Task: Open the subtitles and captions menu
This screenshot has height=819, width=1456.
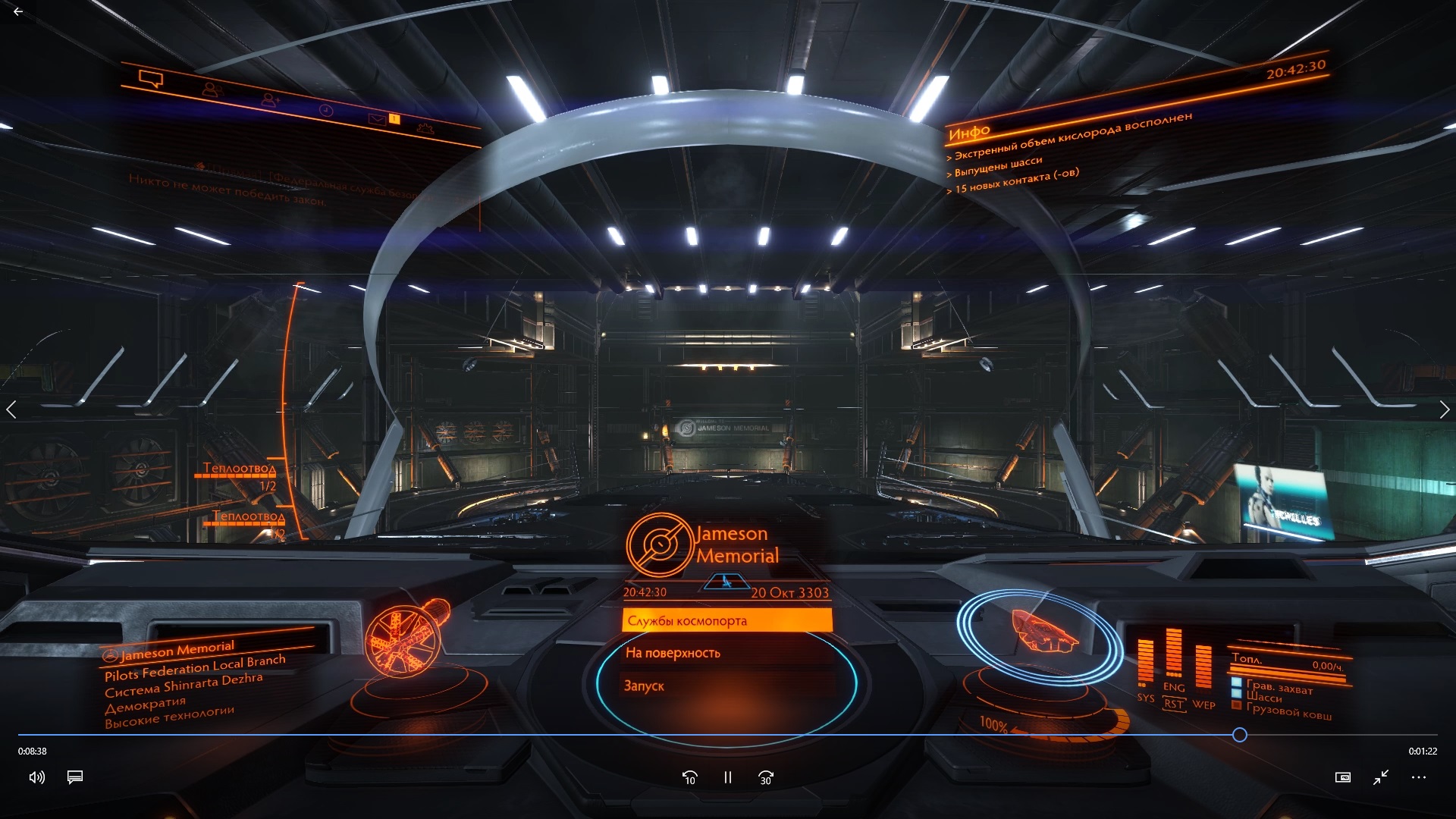Action: pos(75,777)
